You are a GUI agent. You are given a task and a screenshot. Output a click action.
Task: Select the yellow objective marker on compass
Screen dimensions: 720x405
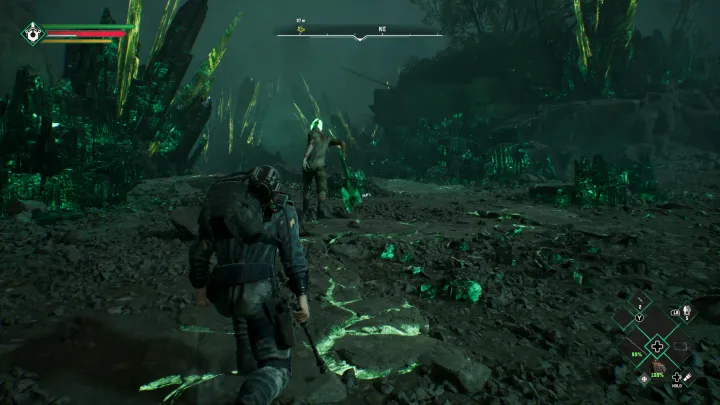click(x=298, y=31)
